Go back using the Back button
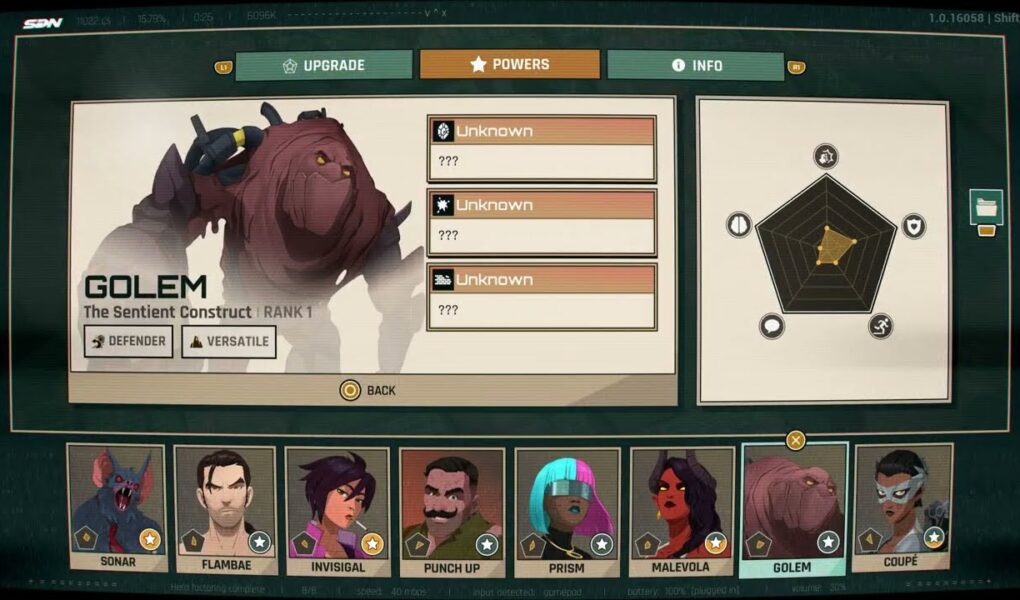This screenshot has height=600, width=1020. 368,390
